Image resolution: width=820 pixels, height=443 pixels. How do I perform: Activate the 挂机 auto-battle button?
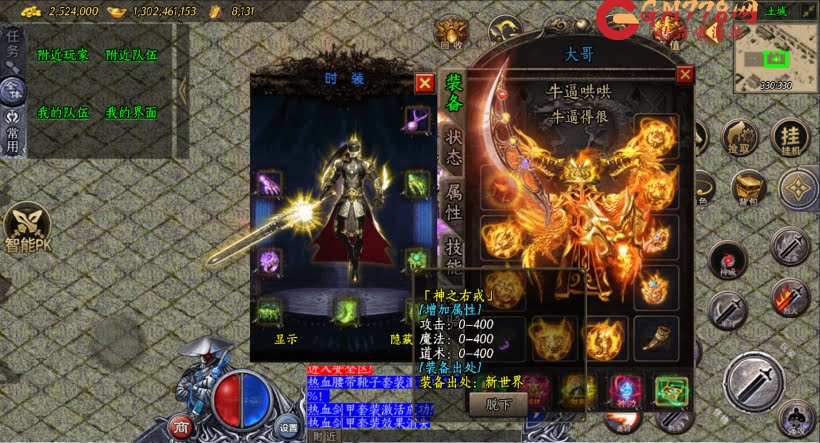[791, 137]
